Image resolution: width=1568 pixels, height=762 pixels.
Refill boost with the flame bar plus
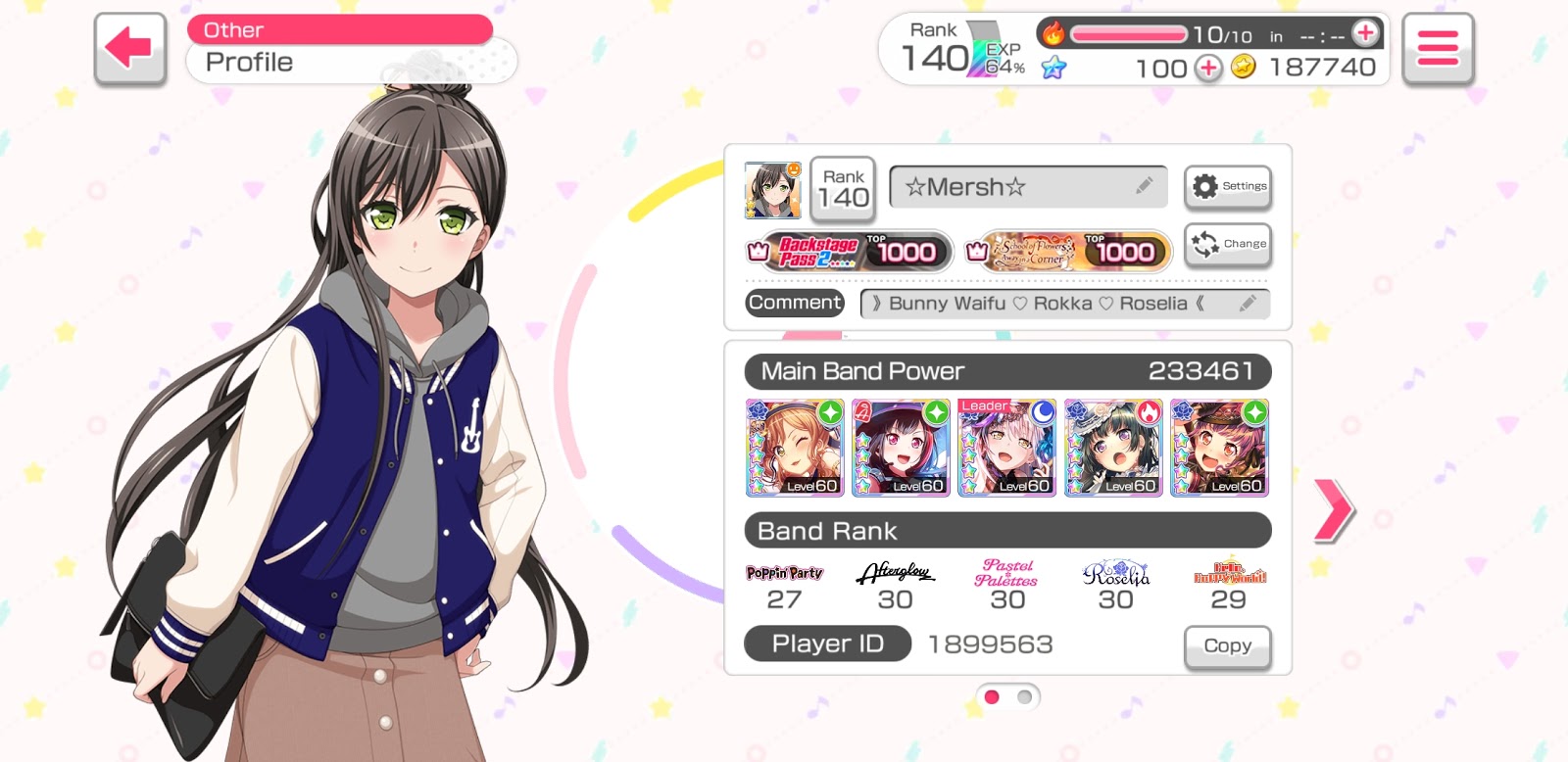click(1365, 33)
